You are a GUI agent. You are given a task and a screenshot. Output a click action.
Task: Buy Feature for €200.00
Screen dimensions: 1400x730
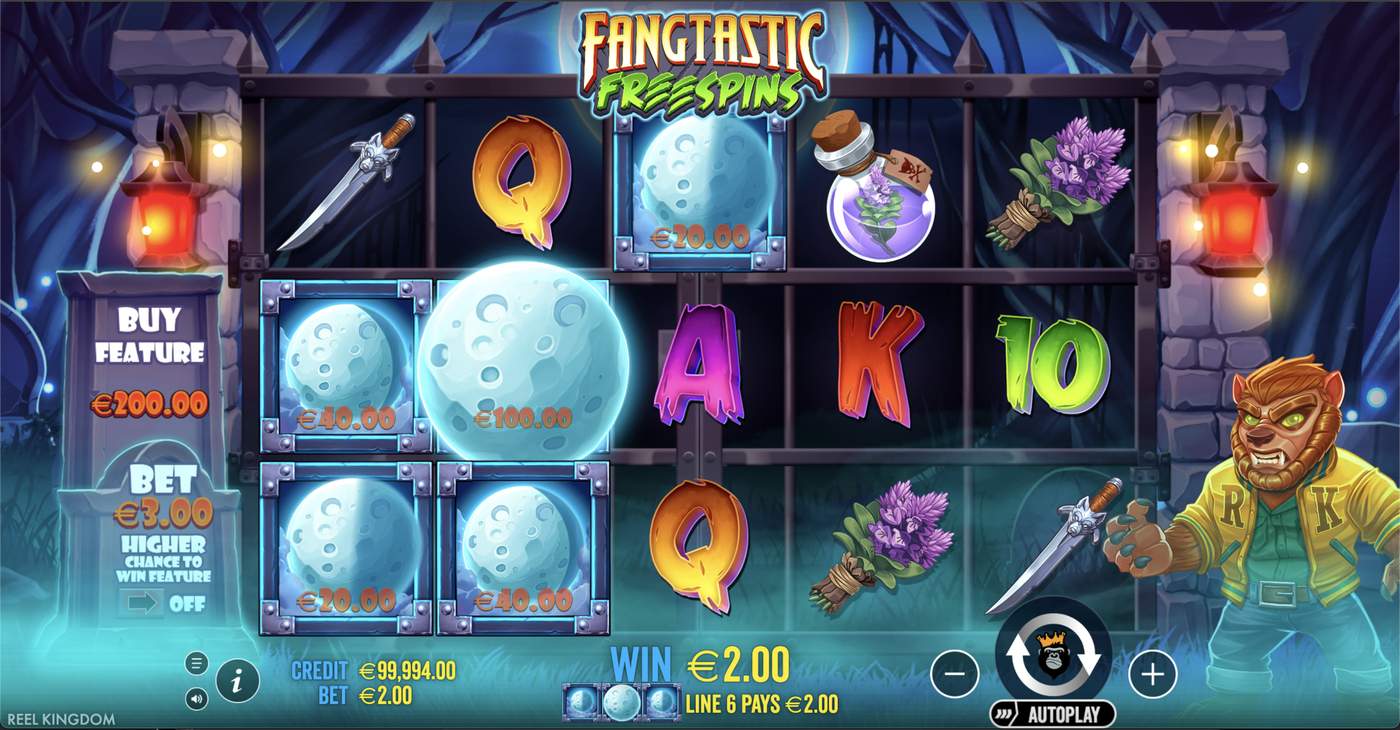point(148,355)
